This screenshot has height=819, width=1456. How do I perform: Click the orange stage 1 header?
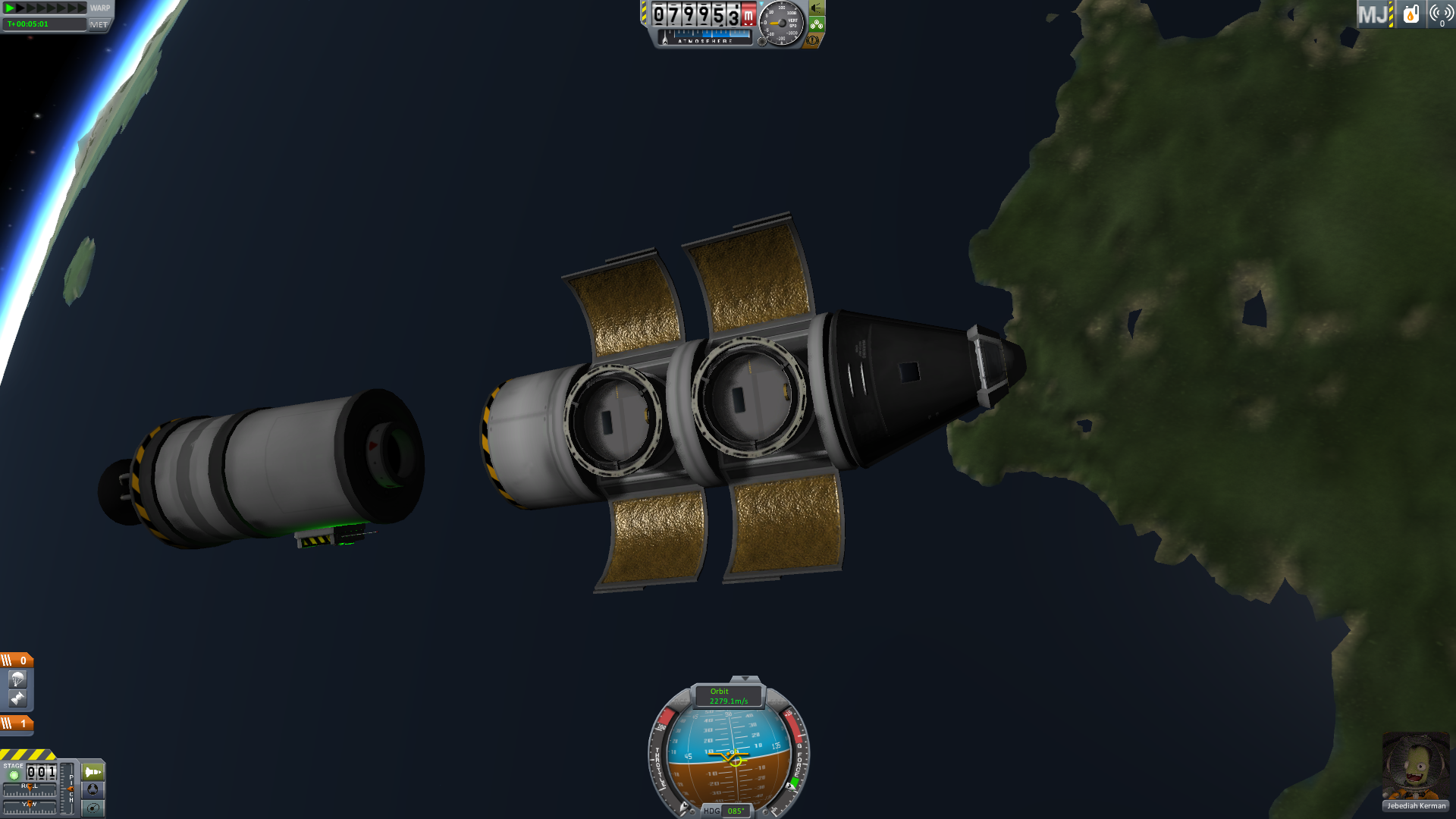(17, 723)
